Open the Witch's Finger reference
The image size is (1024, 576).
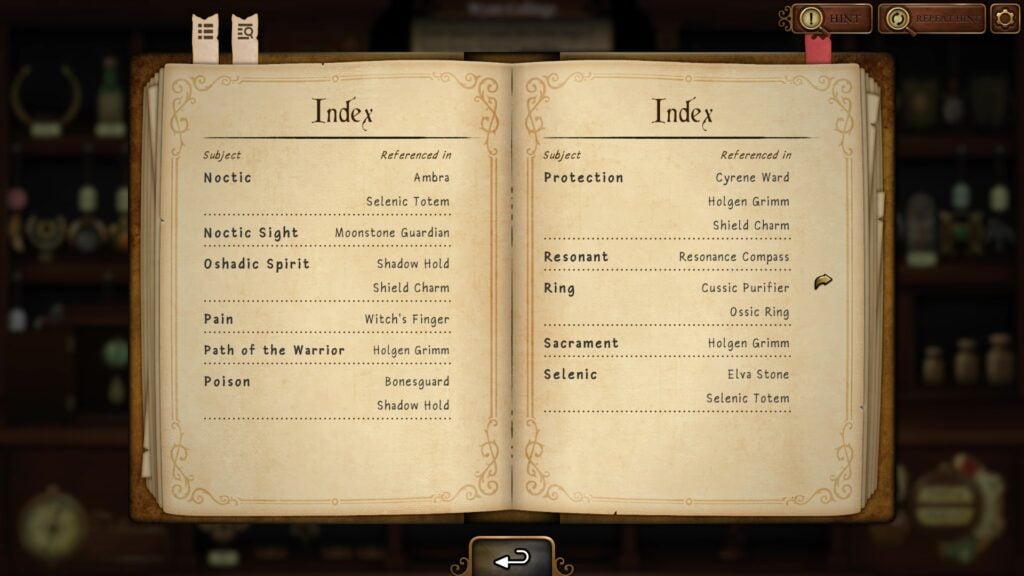click(x=407, y=320)
